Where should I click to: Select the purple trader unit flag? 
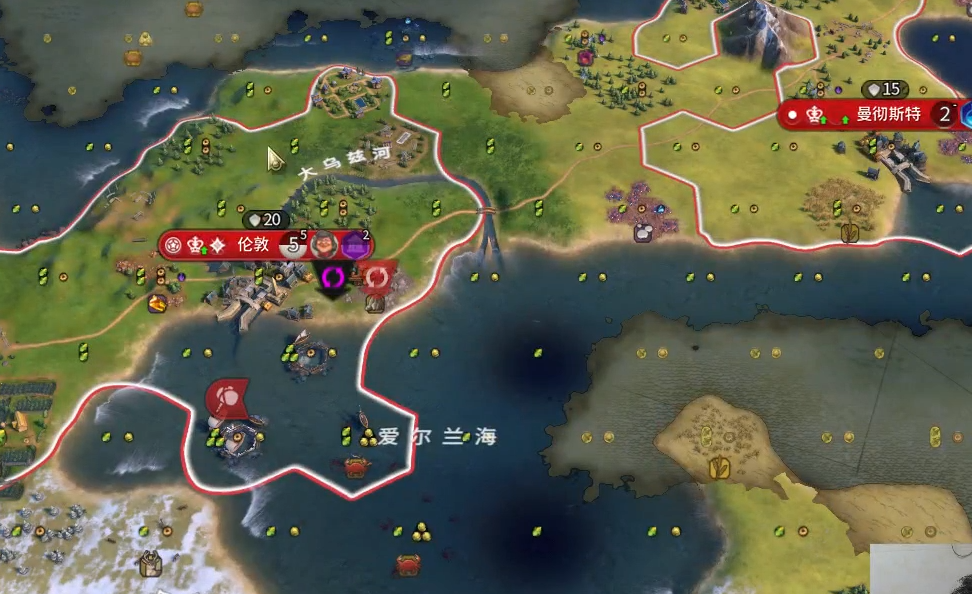331,277
